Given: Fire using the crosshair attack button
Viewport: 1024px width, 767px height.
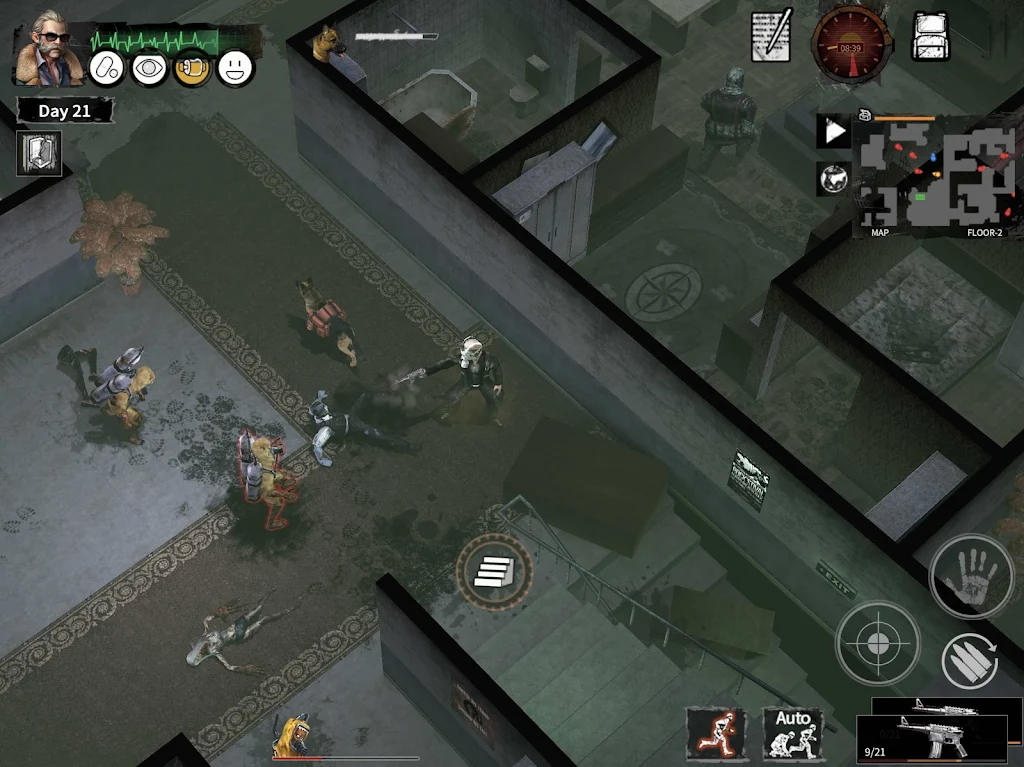Looking at the screenshot, I should coord(877,643).
